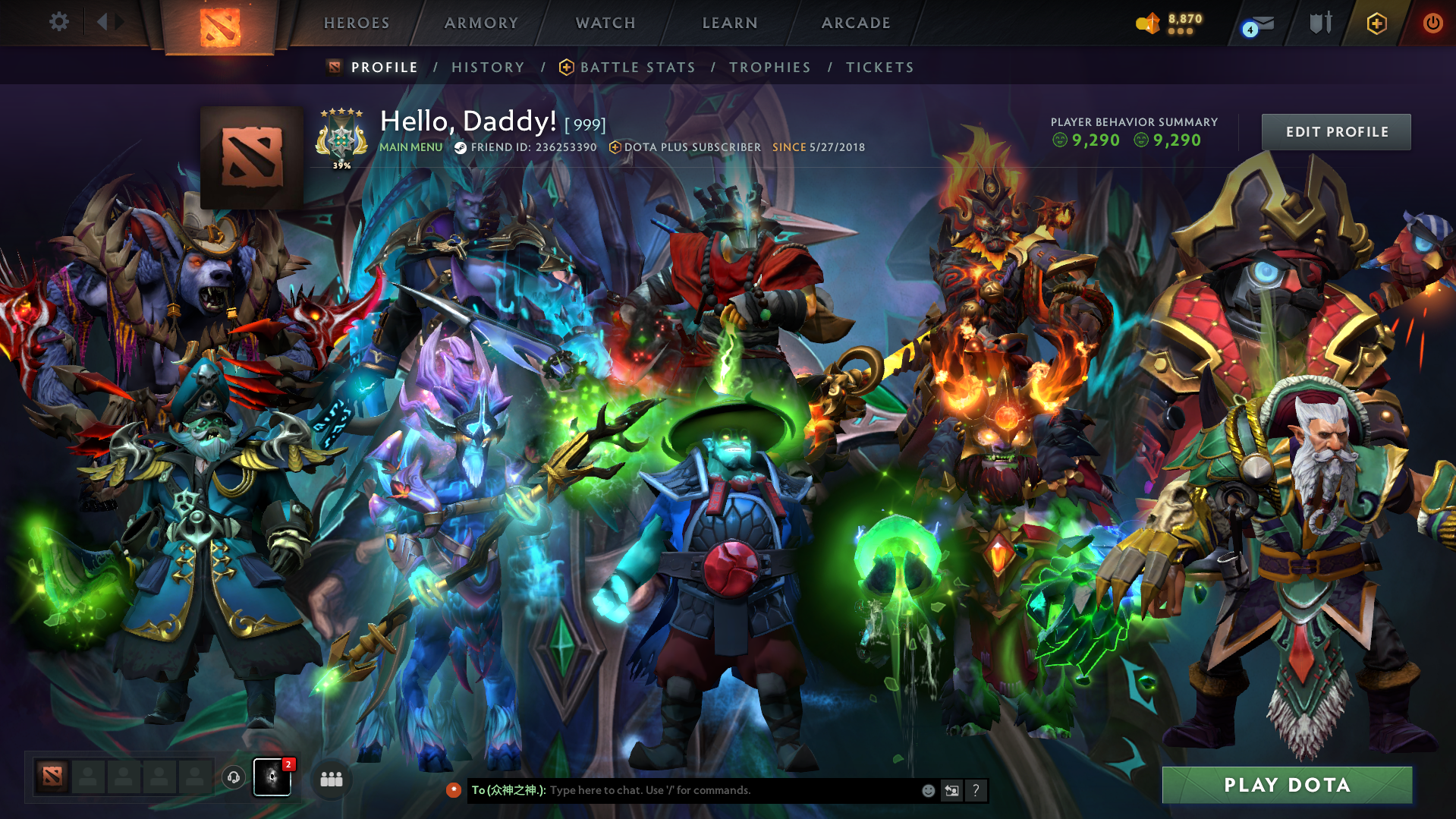Click the power exit icon top right

(x=1432, y=23)
